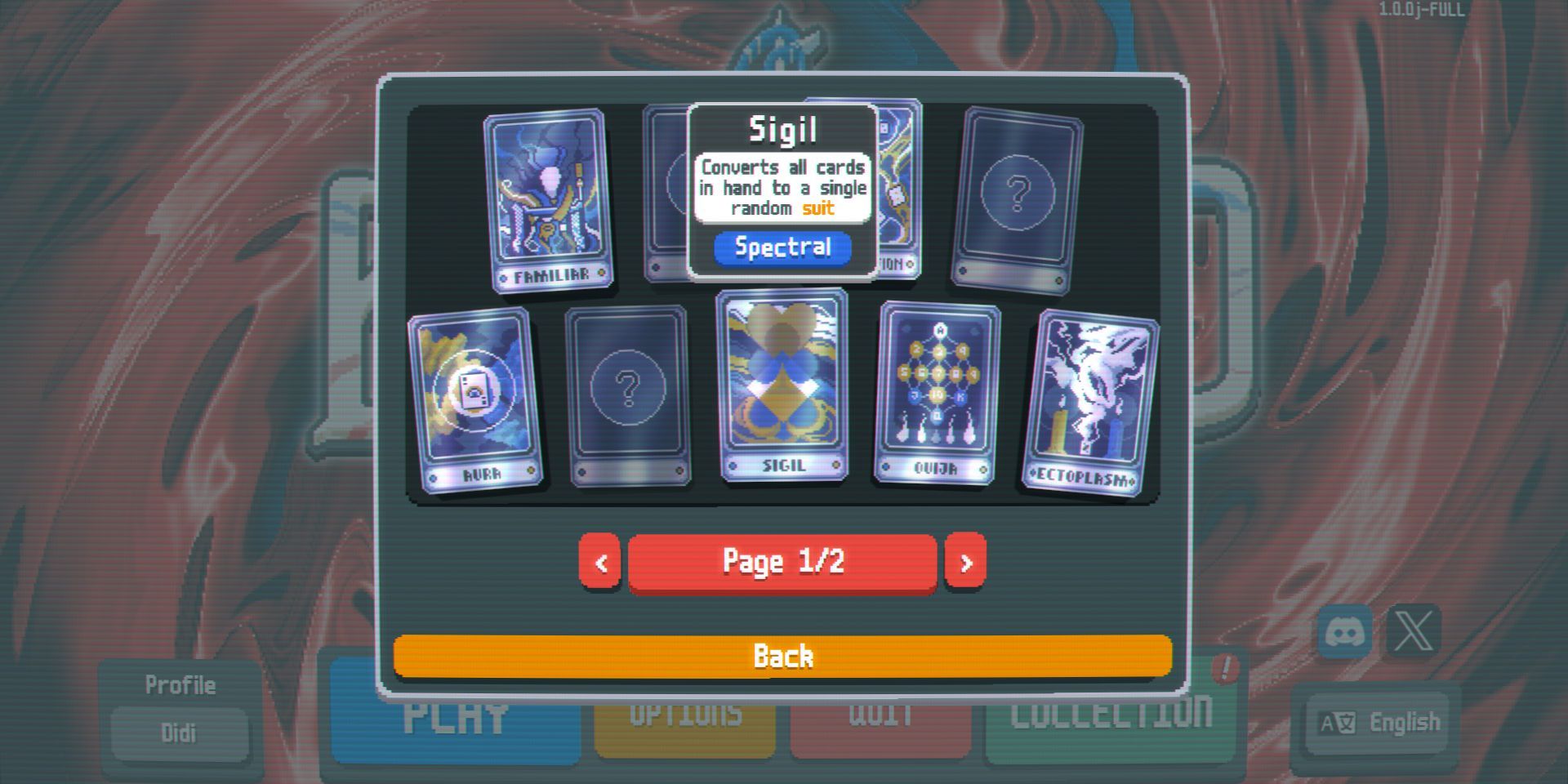Click the Spectral rarity tag
The image size is (1568, 784).
pyautogui.click(x=782, y=247)
